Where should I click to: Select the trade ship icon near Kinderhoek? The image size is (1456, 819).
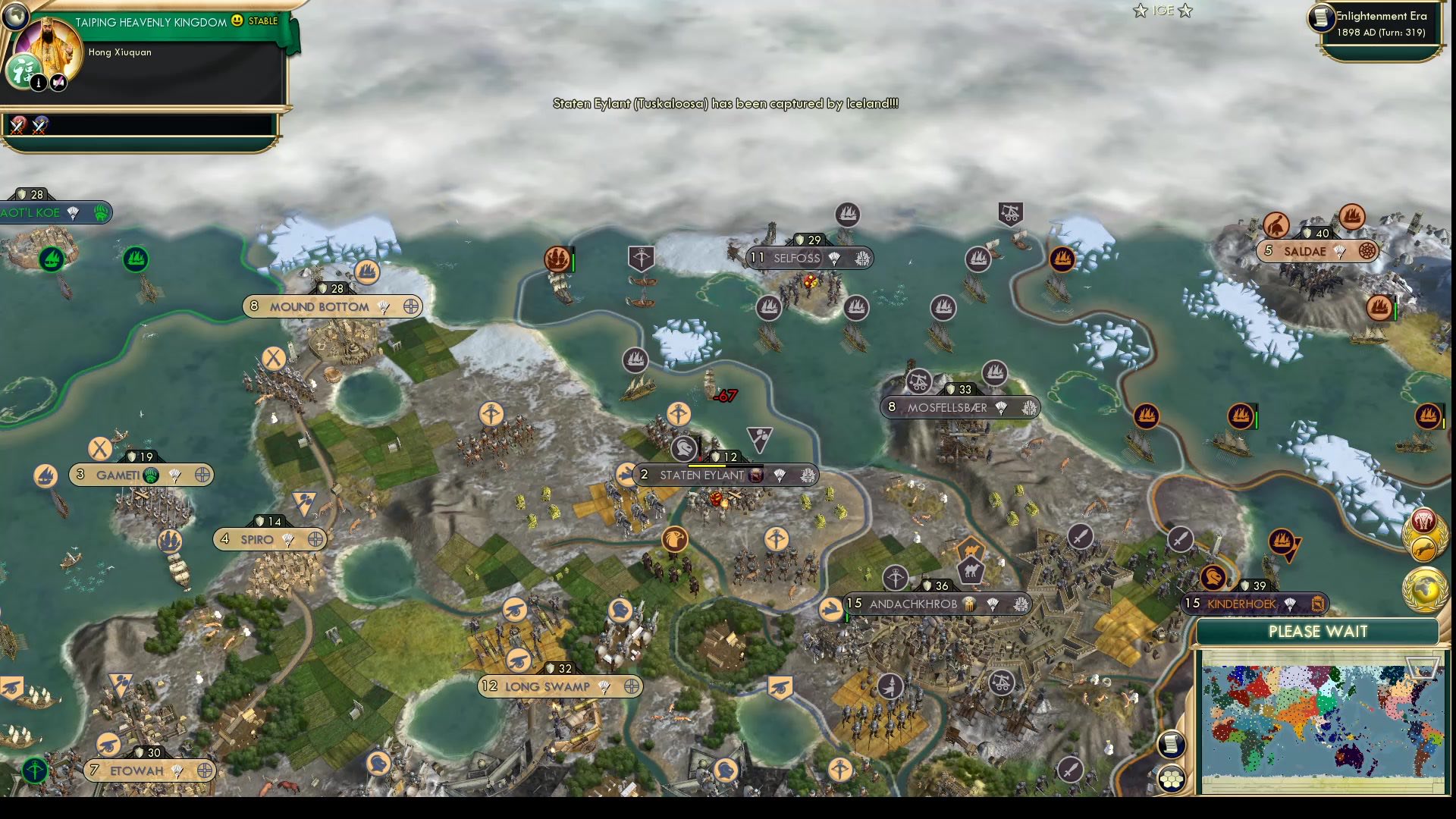click(1284, 541)
